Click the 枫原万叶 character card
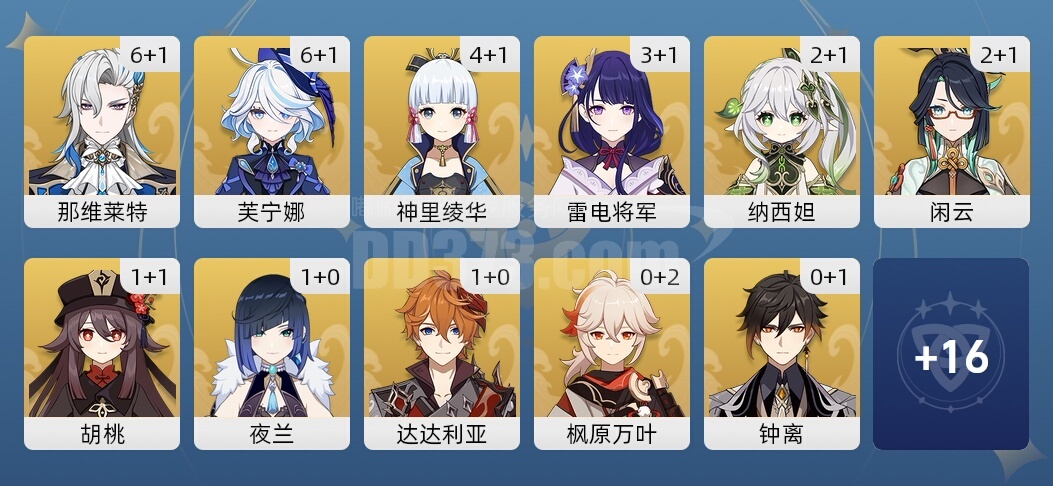Screen dimensions: 1053x486 (x=612, y=353)
